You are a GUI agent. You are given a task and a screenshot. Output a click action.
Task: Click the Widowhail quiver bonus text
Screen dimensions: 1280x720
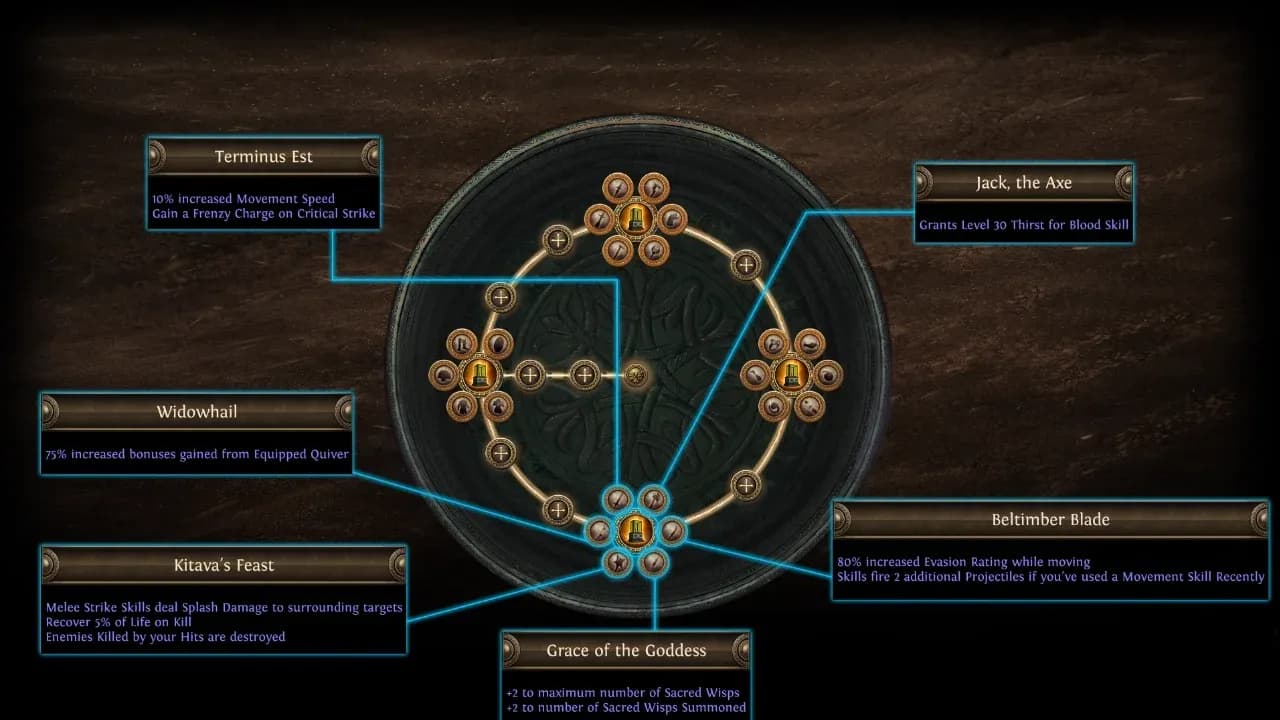tap(196, 453)
